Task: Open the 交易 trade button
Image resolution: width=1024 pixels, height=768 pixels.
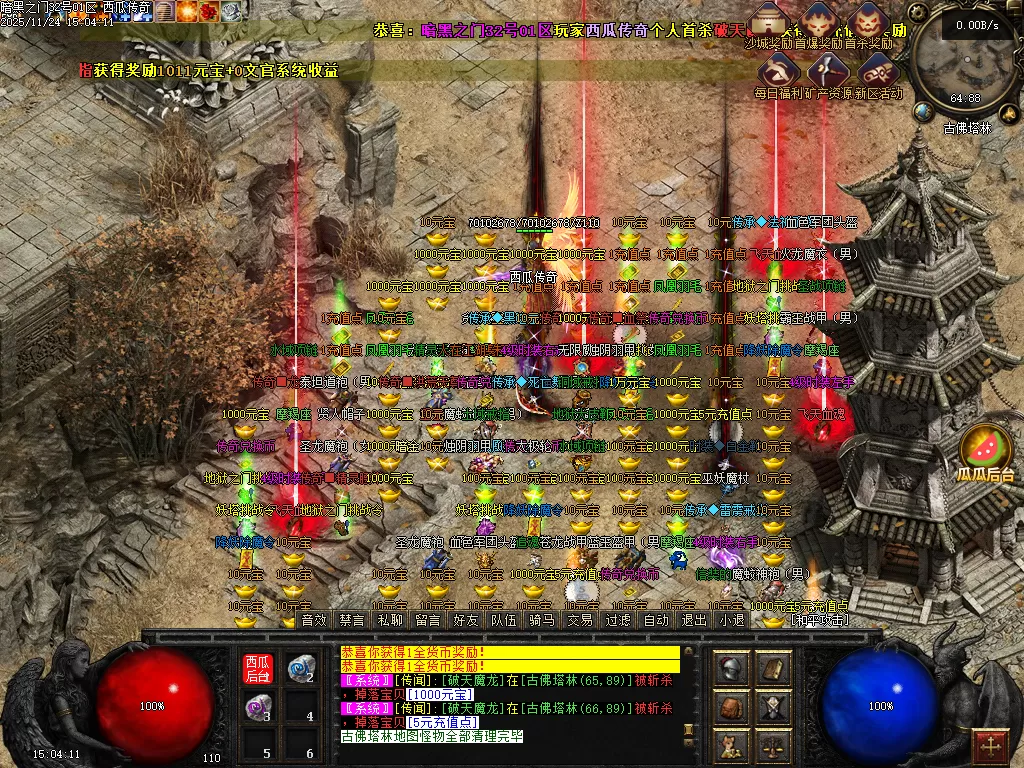Action: 580,620
